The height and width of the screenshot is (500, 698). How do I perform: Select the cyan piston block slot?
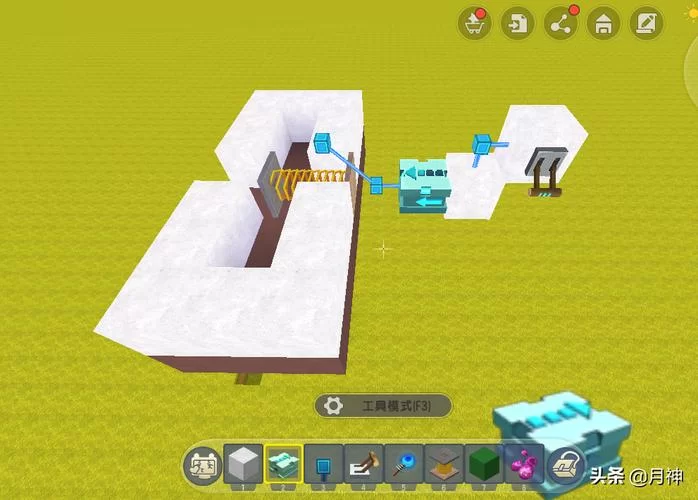pos(284,465)
